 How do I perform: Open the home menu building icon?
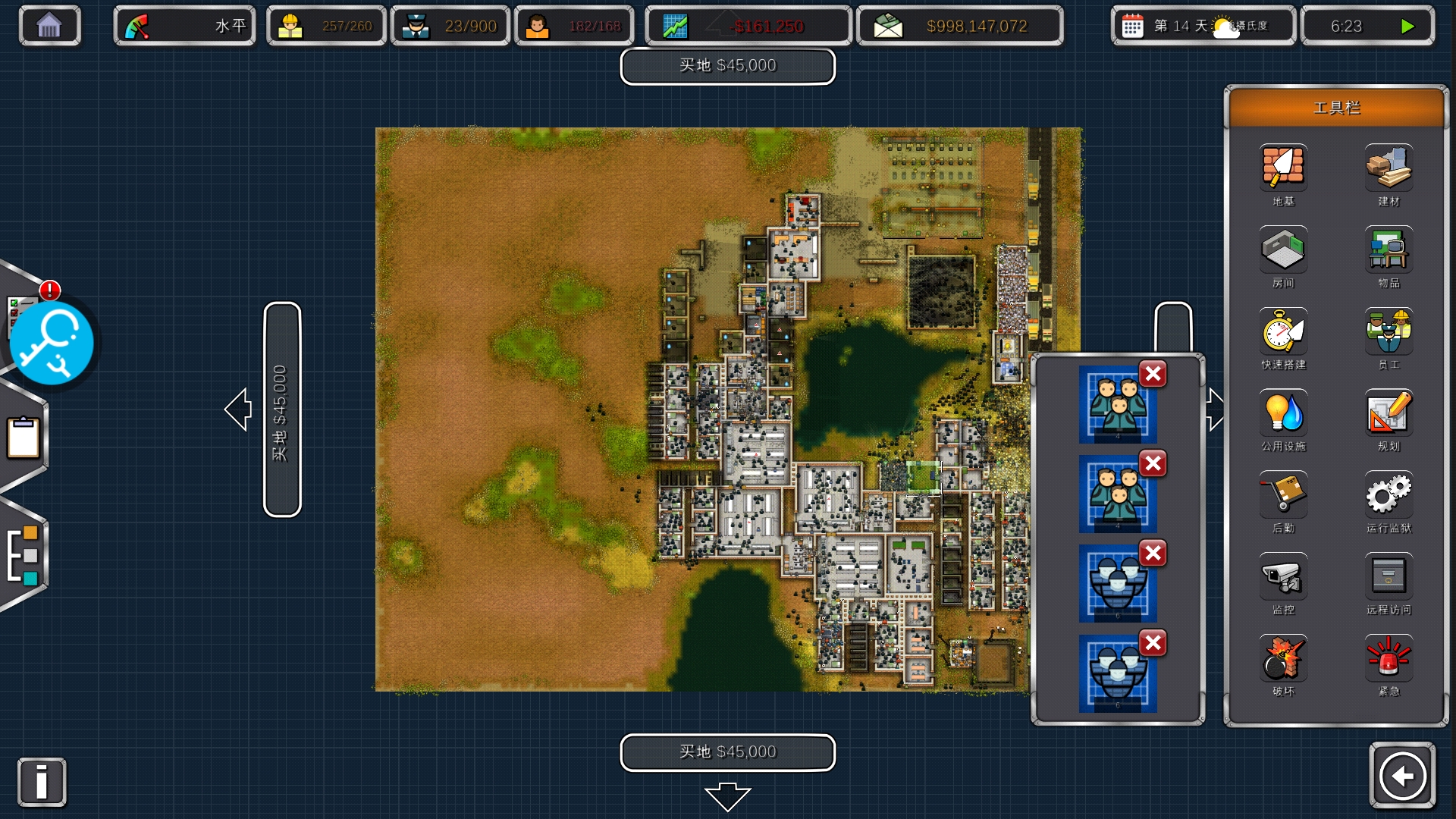[x=49, y=26]
